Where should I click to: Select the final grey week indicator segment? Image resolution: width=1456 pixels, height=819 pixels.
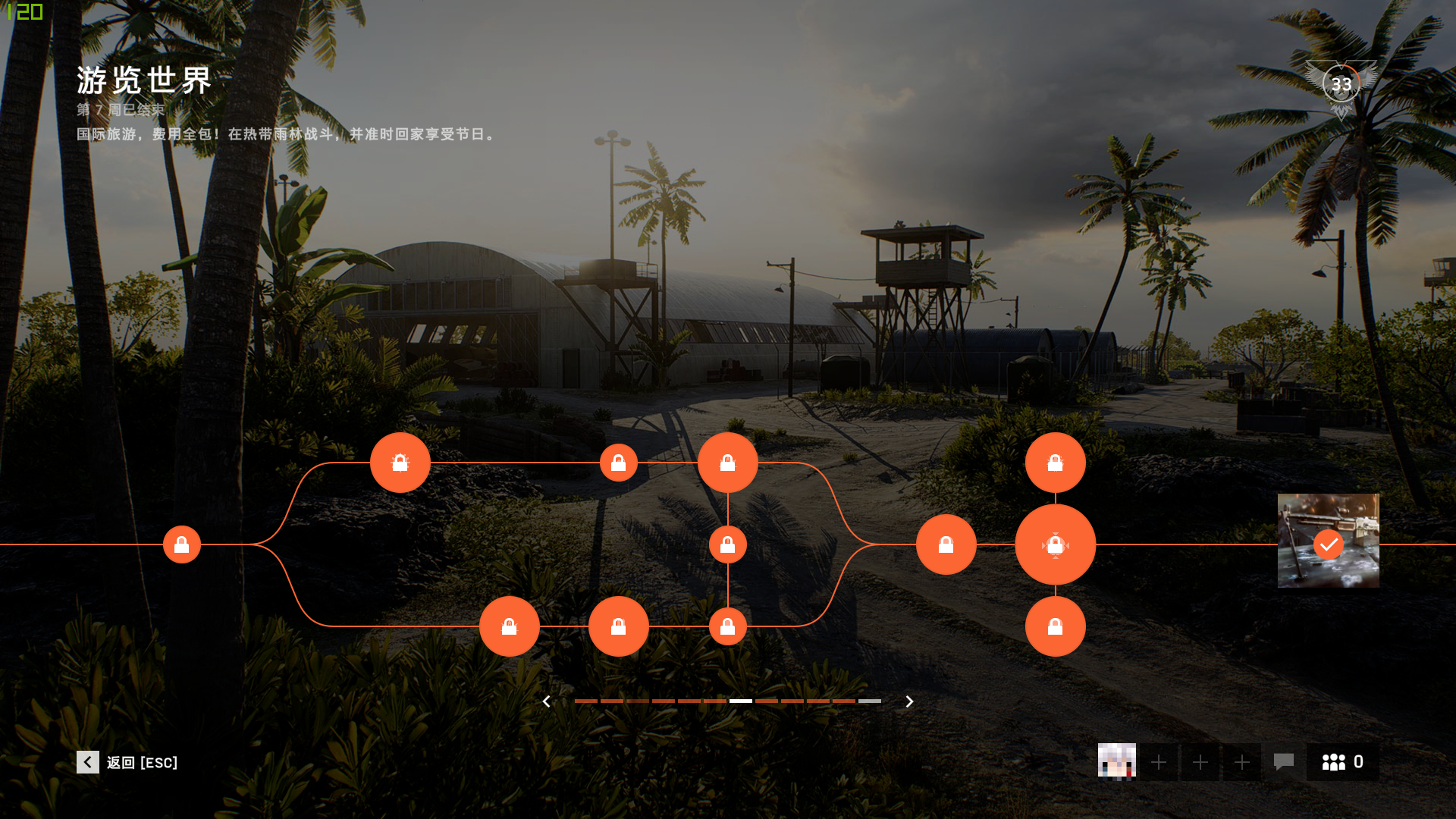click(869, 701)
